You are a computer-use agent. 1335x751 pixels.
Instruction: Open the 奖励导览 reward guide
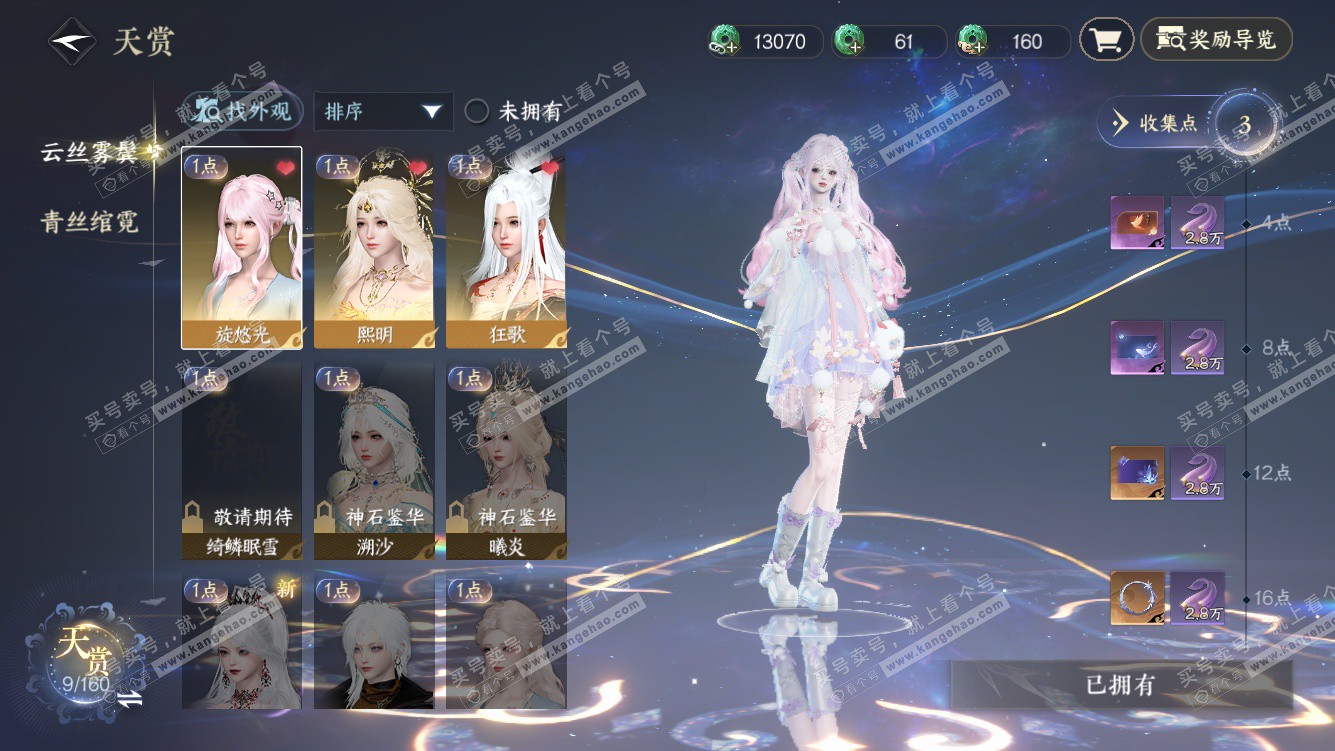(x=1216, y=40)
